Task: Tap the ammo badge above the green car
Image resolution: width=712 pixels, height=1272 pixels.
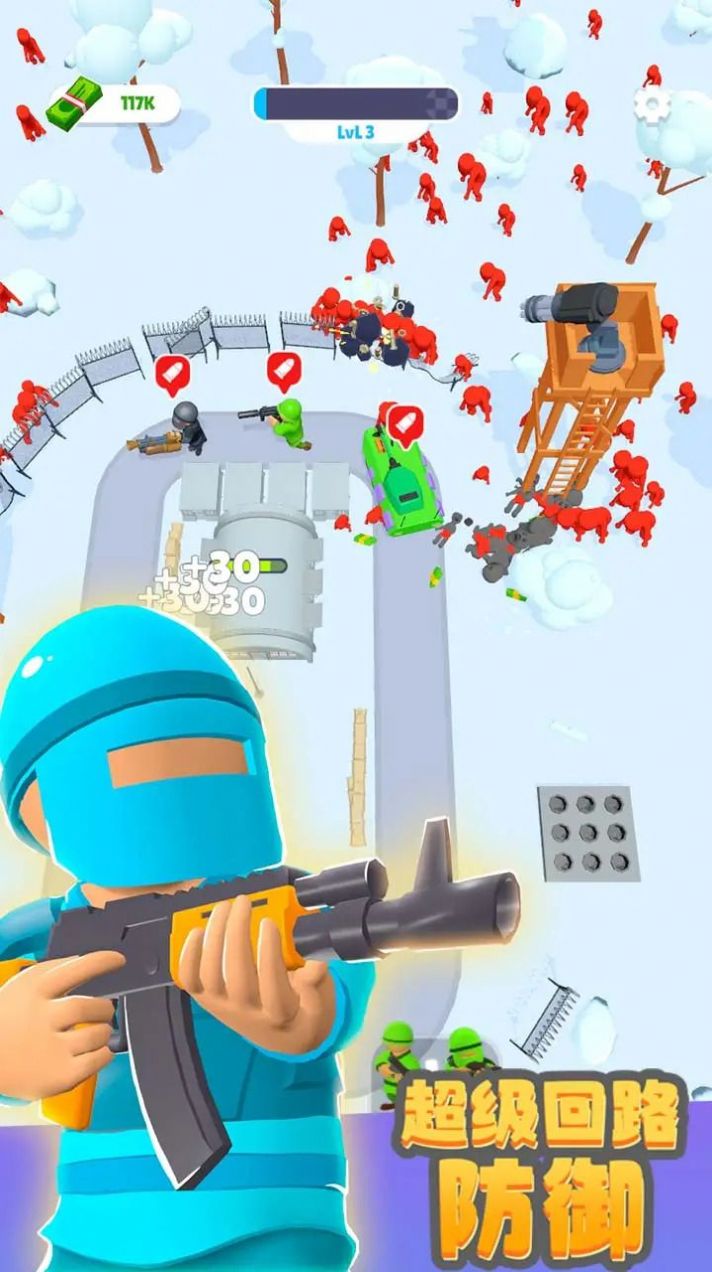Action: point(404,422)
